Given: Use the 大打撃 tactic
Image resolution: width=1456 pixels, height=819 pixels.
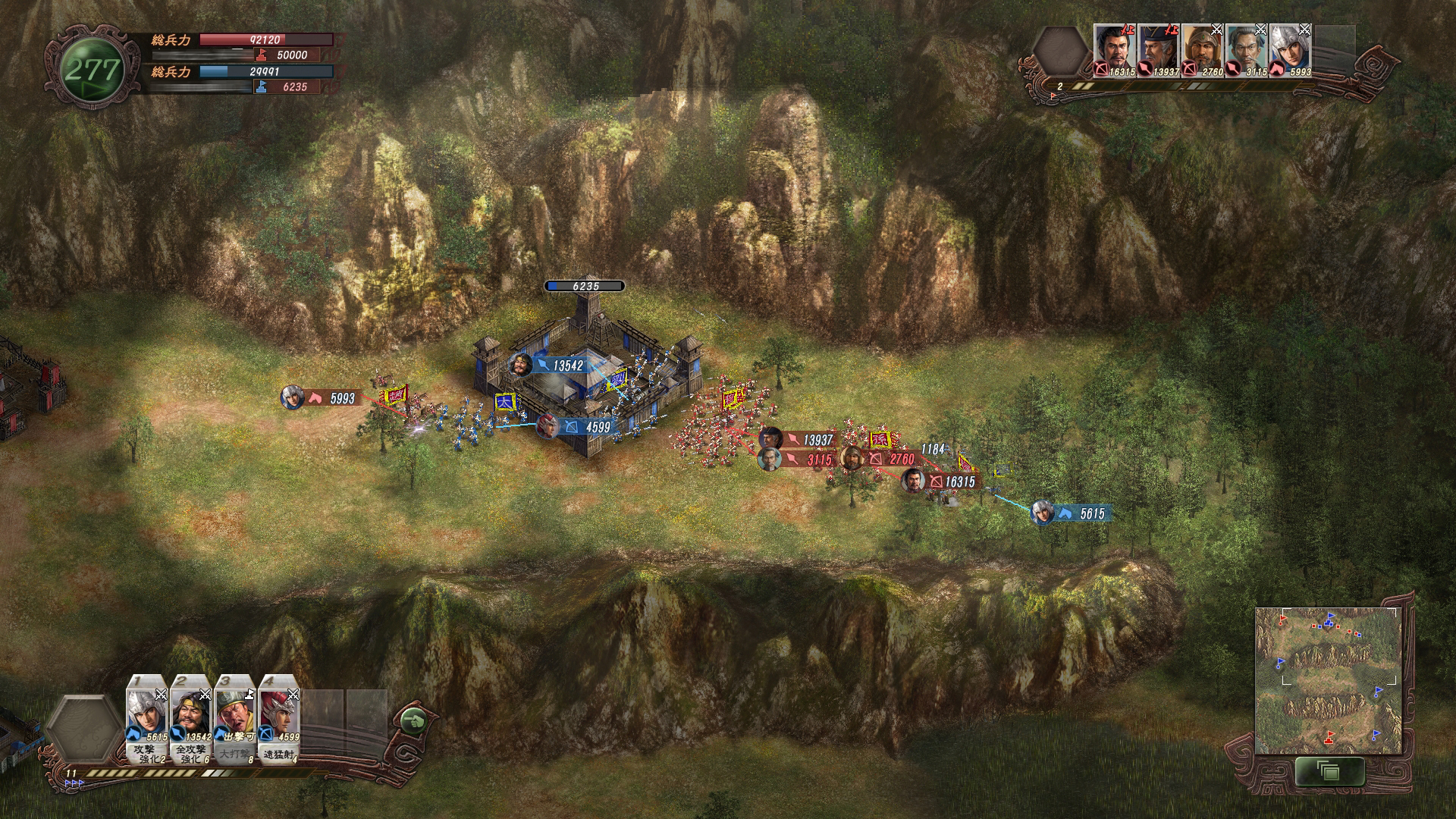Looking at the screenshot, I should [x=235, y=755].
